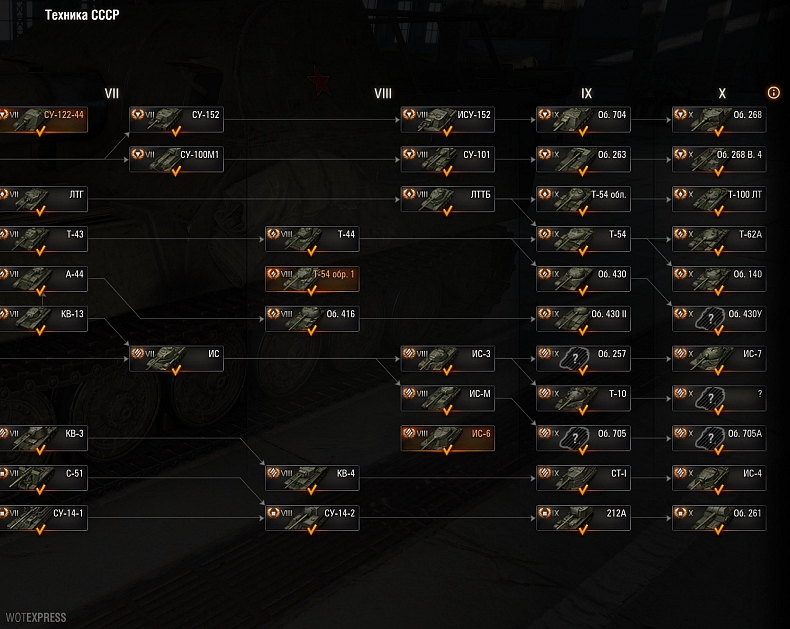Choose the Т-54 tier IX tank
This screenshot has width=790, height=629.
[x=583, y=239]
